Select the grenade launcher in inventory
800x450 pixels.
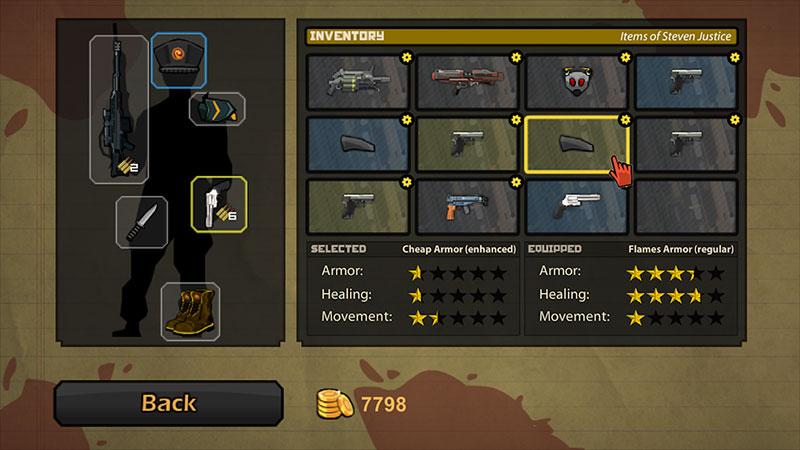pyautogui.click(x=358, y=81)
